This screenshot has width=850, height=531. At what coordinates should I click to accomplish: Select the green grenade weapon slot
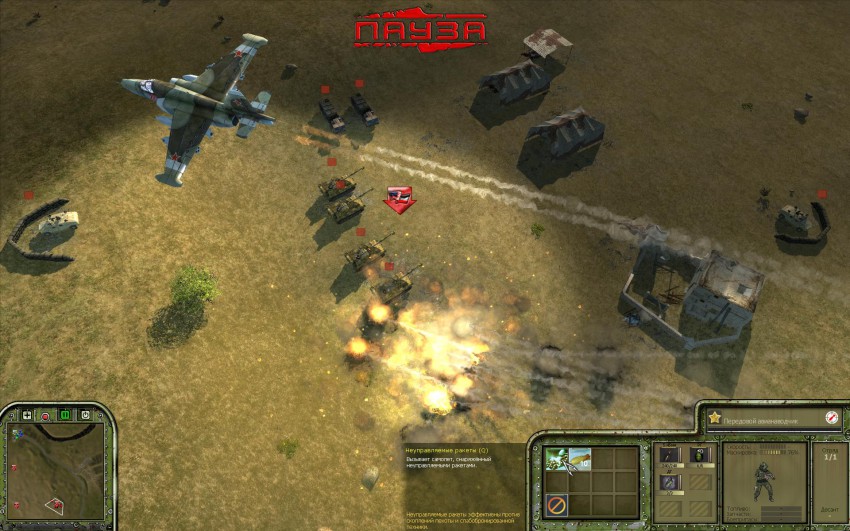pyautogui.click(x=700, y=456)
